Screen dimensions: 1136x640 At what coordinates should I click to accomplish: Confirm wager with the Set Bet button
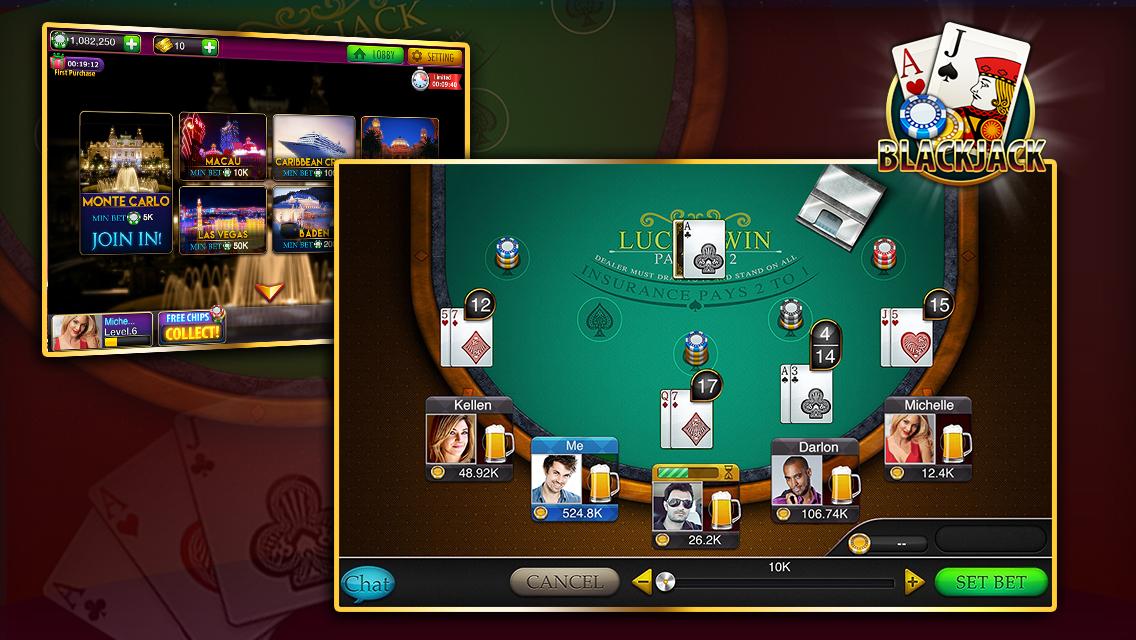[x=991, y=582]
